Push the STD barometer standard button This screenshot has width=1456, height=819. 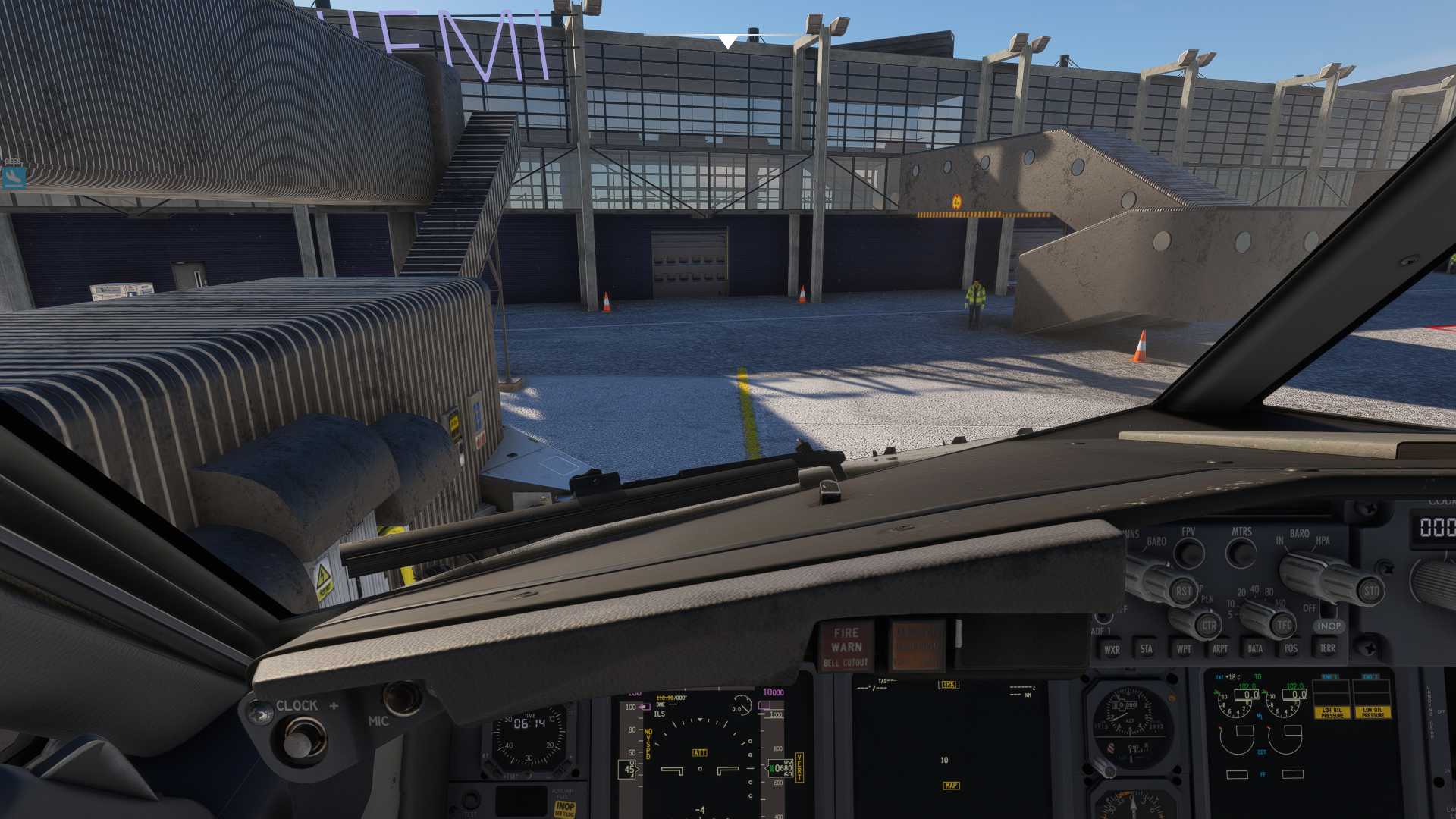click(x=1371, y=591)
